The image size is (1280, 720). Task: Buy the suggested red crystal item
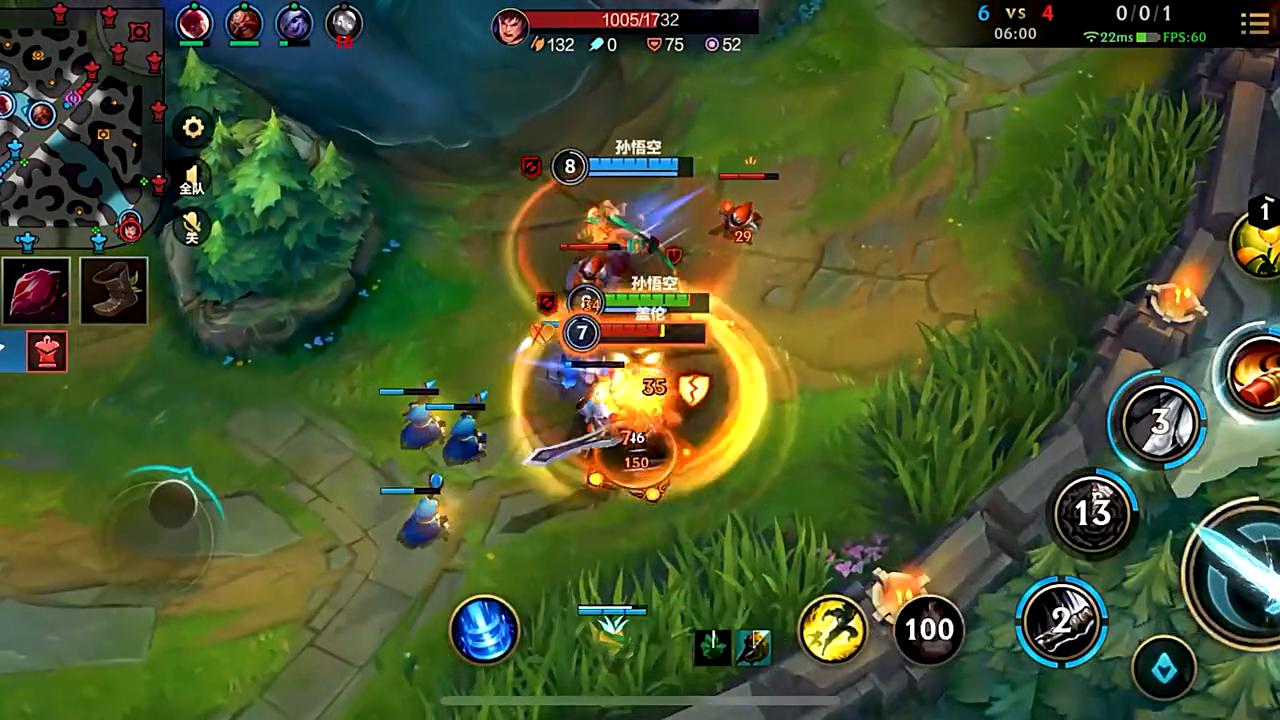(36, 290)
